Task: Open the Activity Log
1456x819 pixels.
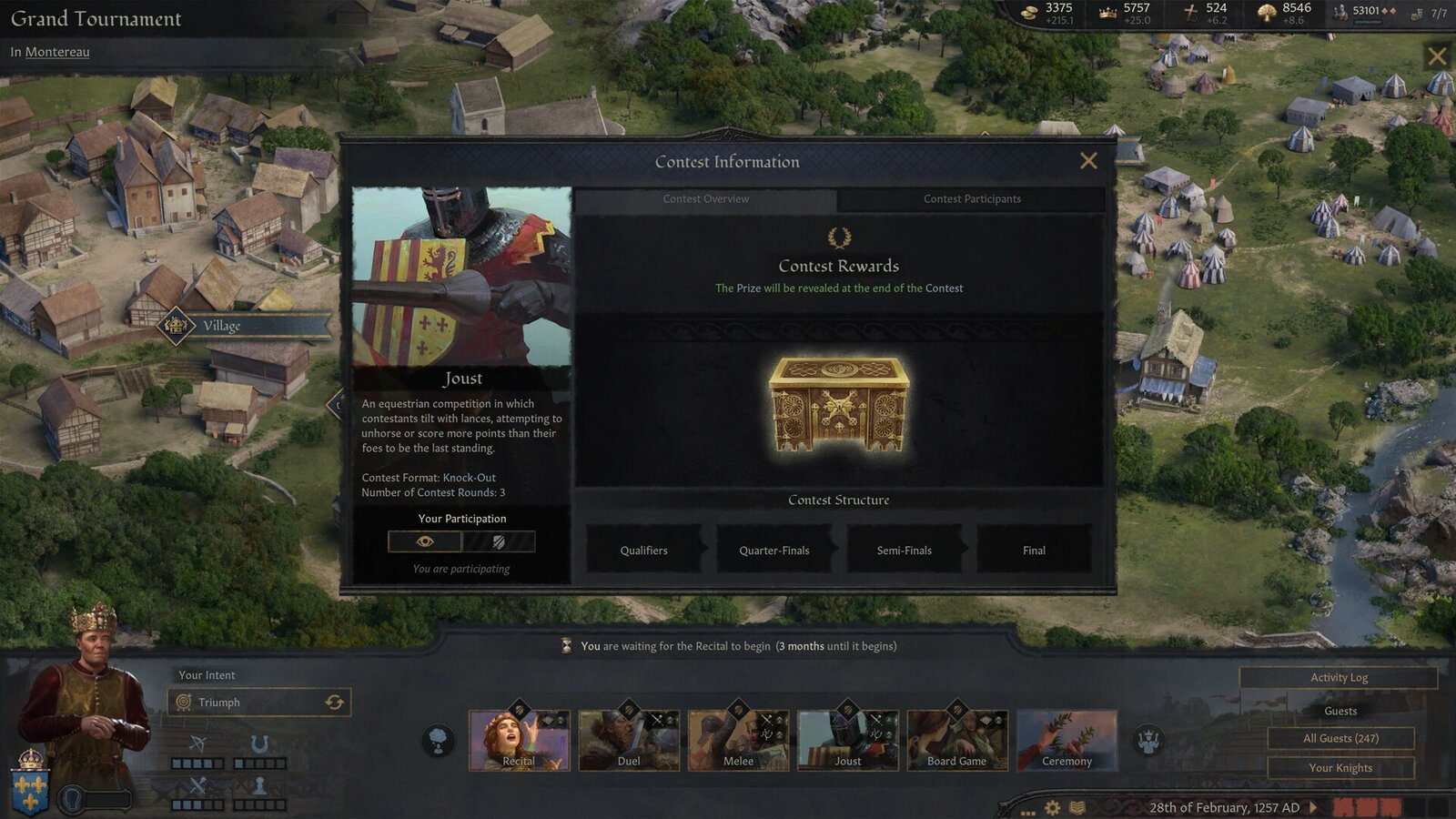Action: (1340, 677)
